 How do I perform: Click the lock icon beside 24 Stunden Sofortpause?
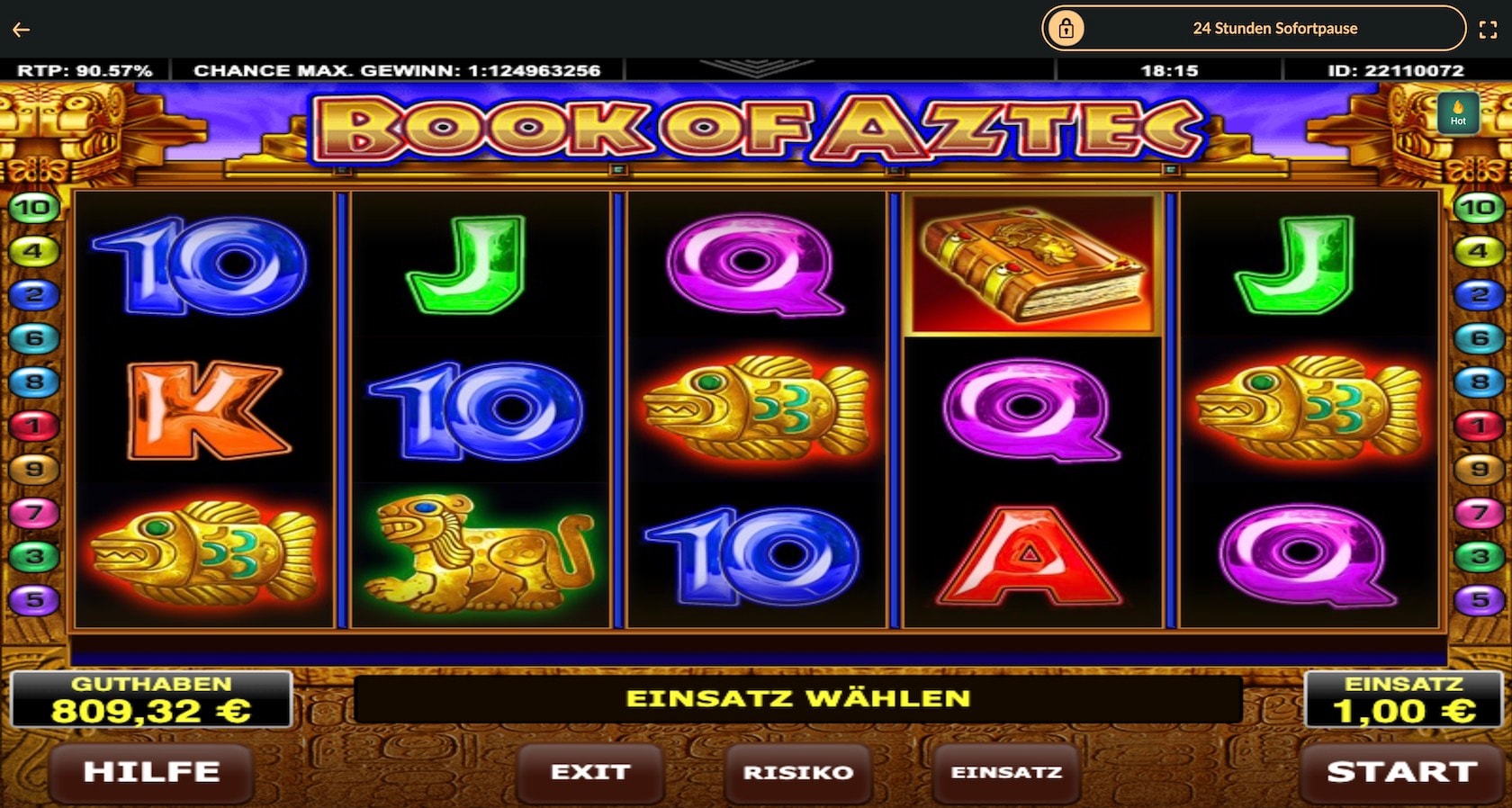click(x=1067, y=28)
